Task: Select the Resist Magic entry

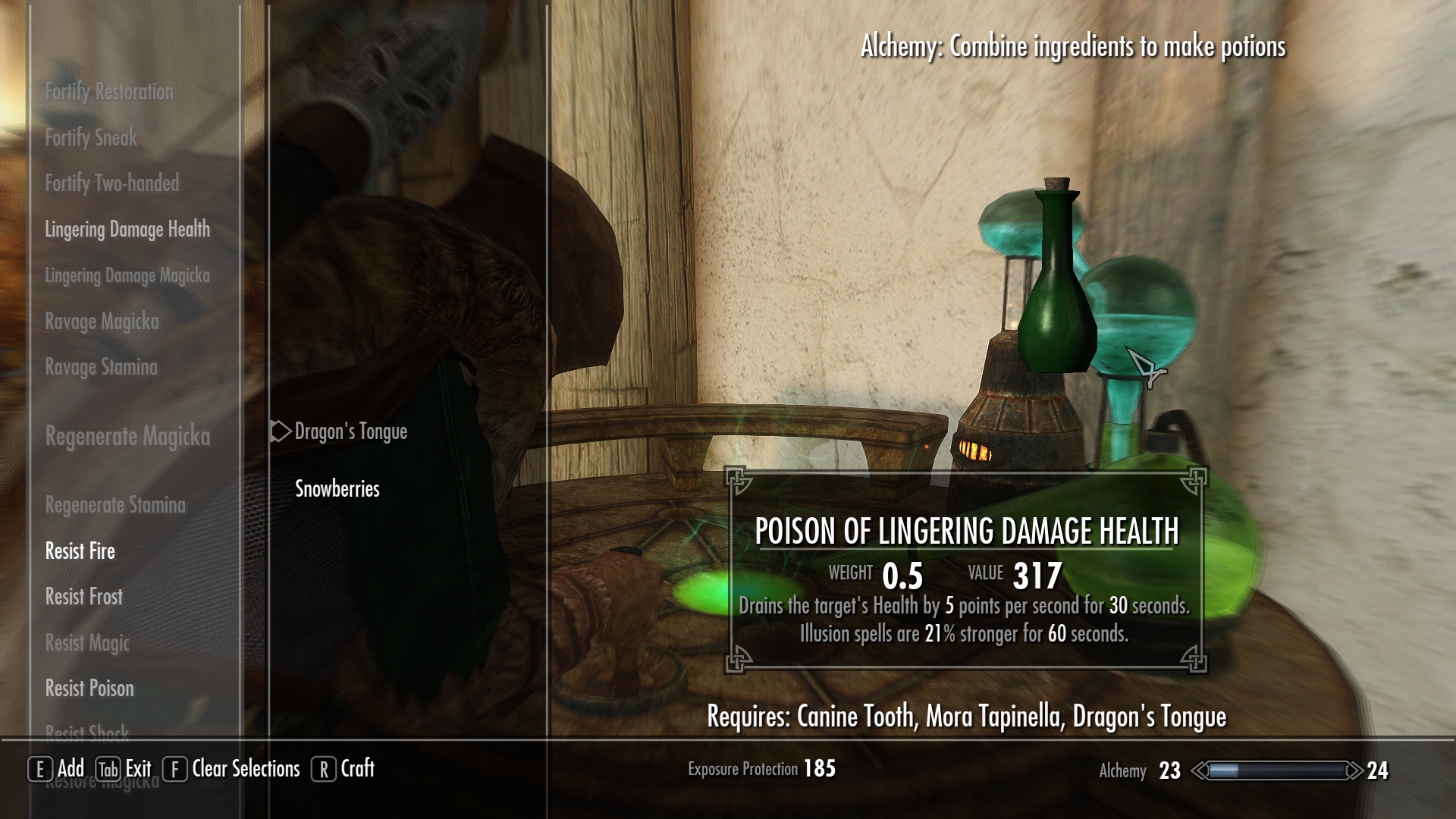Action: 87,643
